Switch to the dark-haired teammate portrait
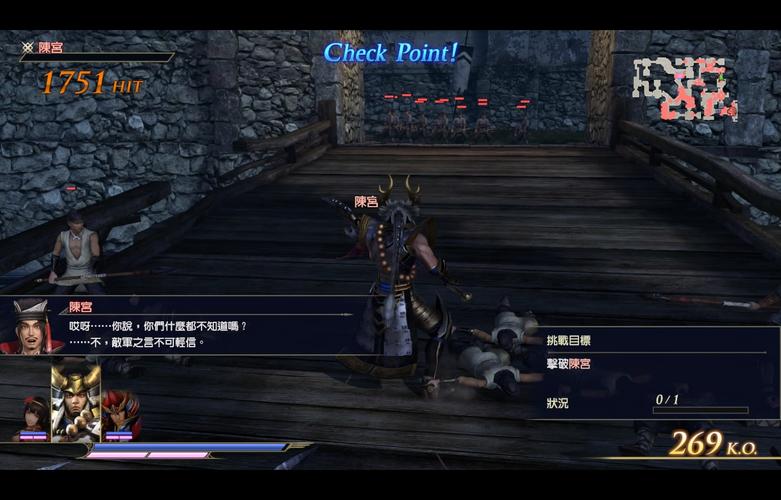 coord(32,416)
